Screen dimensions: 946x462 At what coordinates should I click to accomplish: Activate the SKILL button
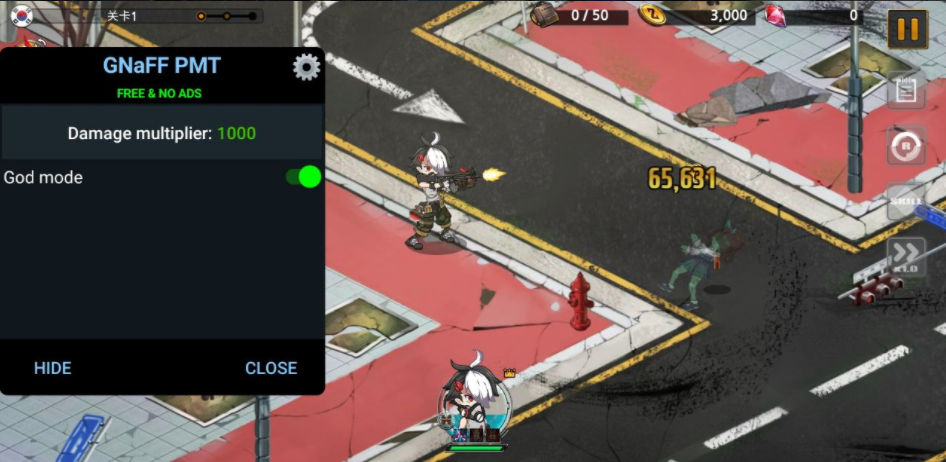click(x=906, y=202)
